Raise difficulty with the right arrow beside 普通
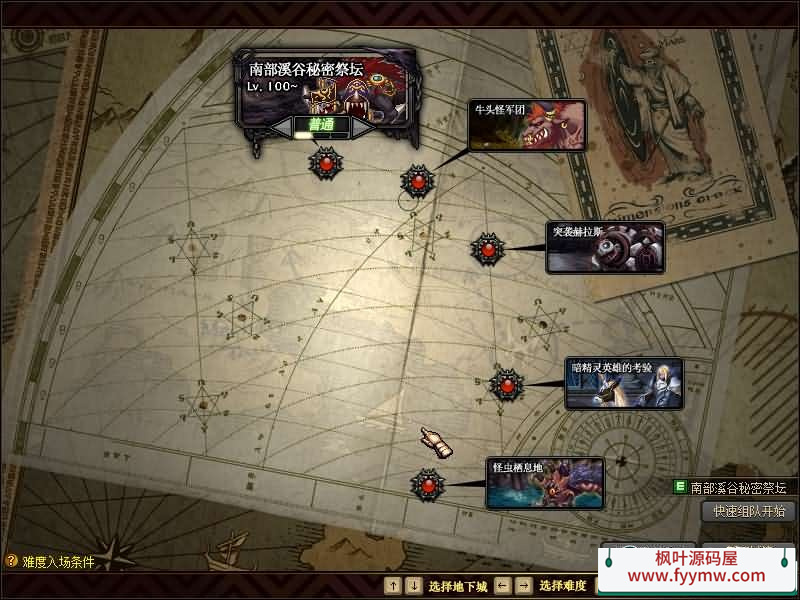800x600 pixels. [x=362, y=127]
